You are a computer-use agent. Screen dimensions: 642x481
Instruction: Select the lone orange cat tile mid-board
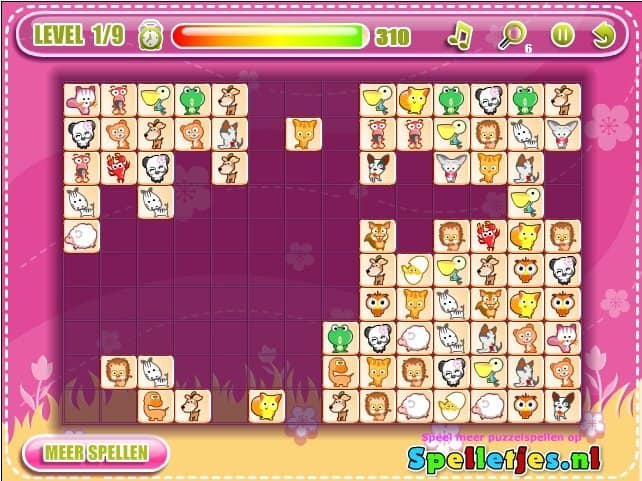[x=304, y=133]
